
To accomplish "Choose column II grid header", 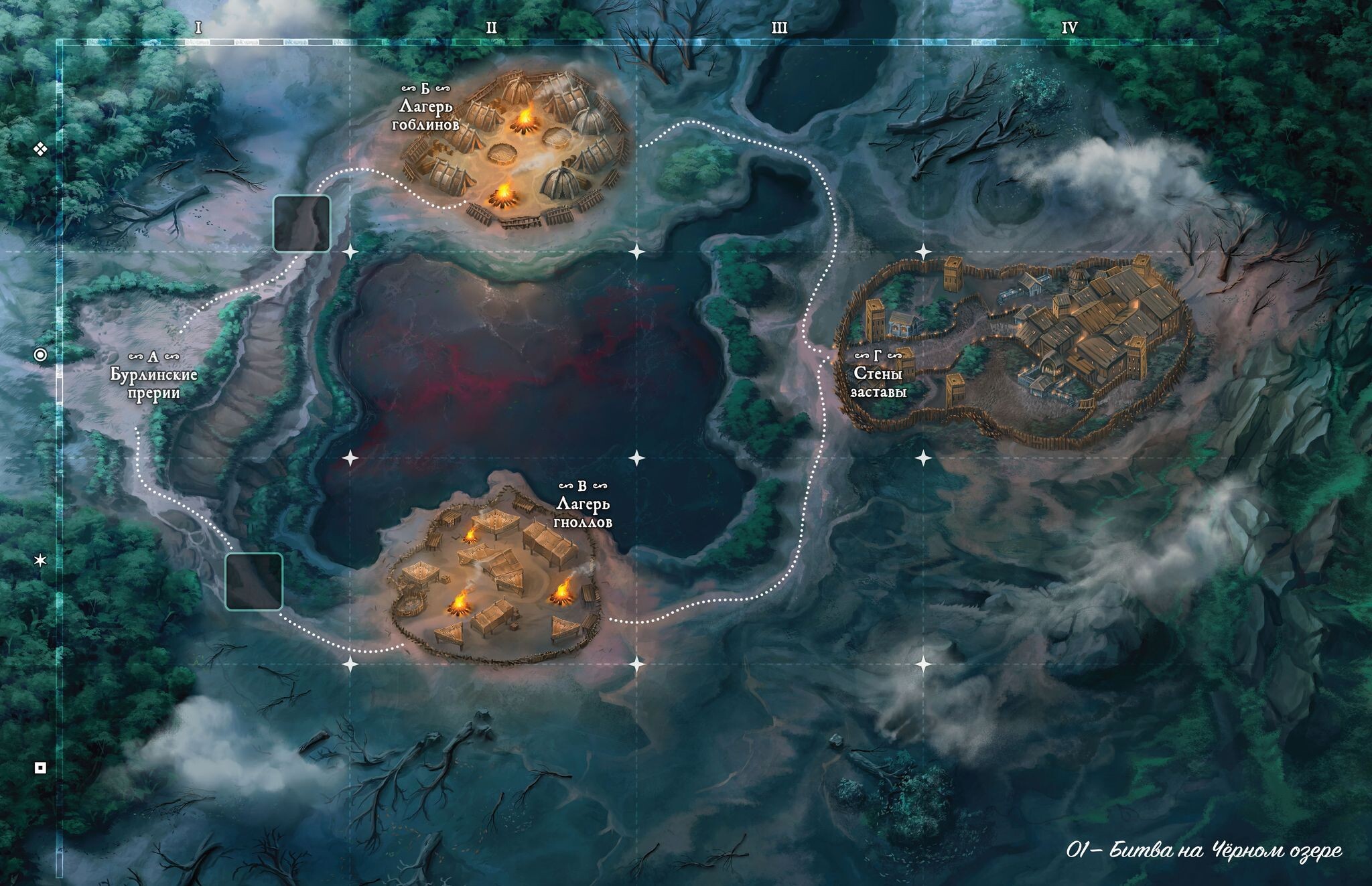I will [x=491, y=27].
